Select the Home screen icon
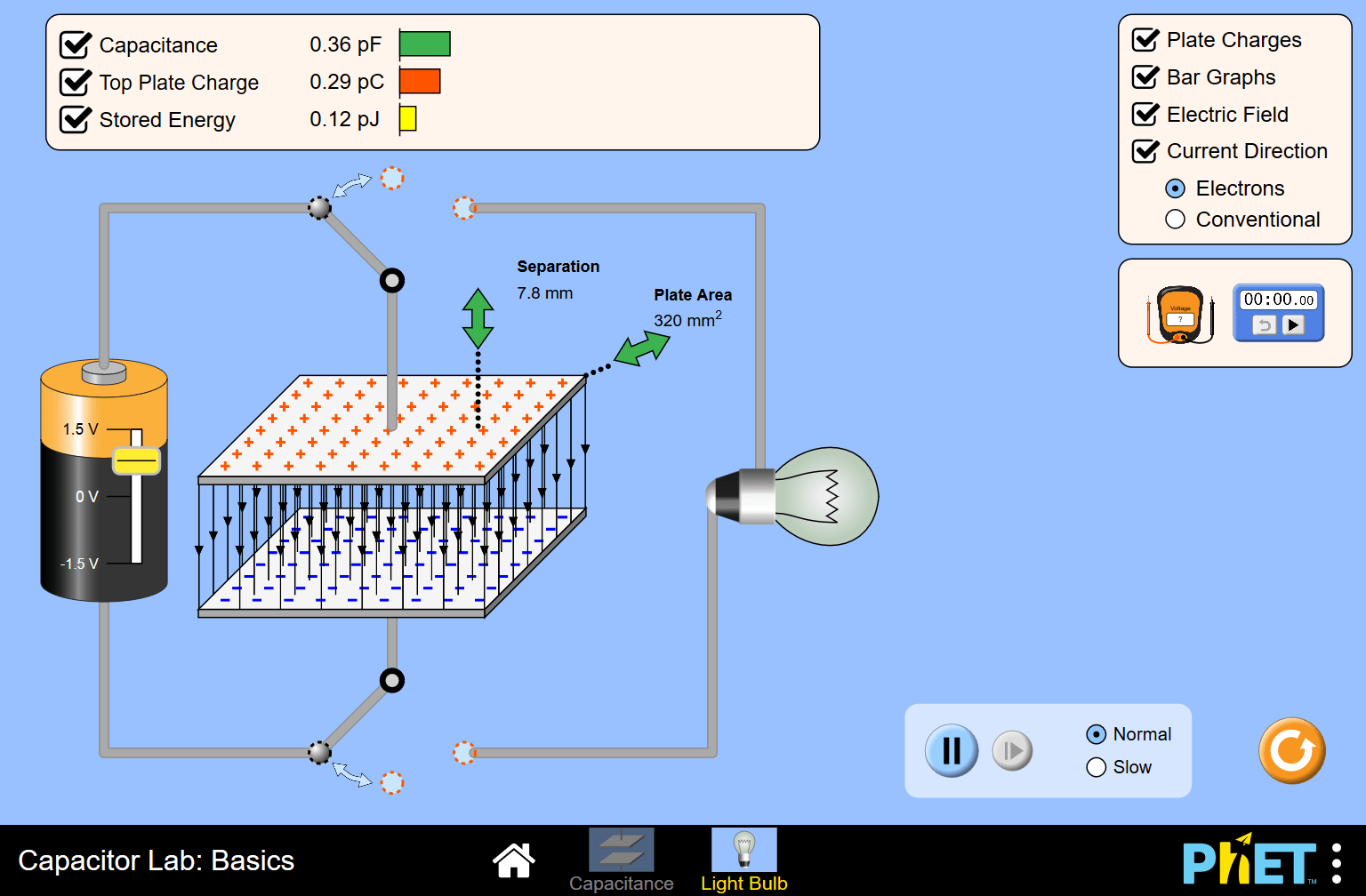The image size is (1366, 896). [x=514, y=860]
